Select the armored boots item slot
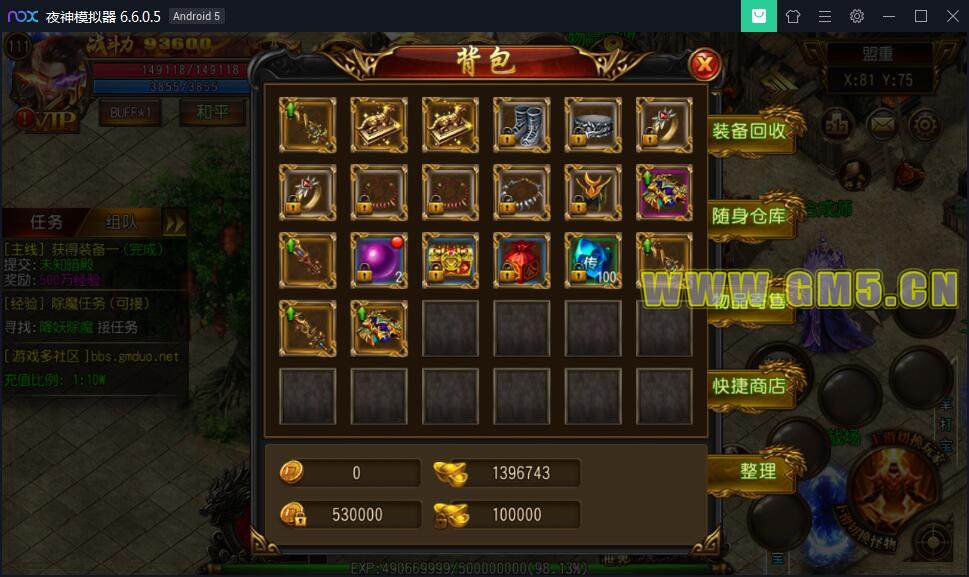 [x=521, y=122]
